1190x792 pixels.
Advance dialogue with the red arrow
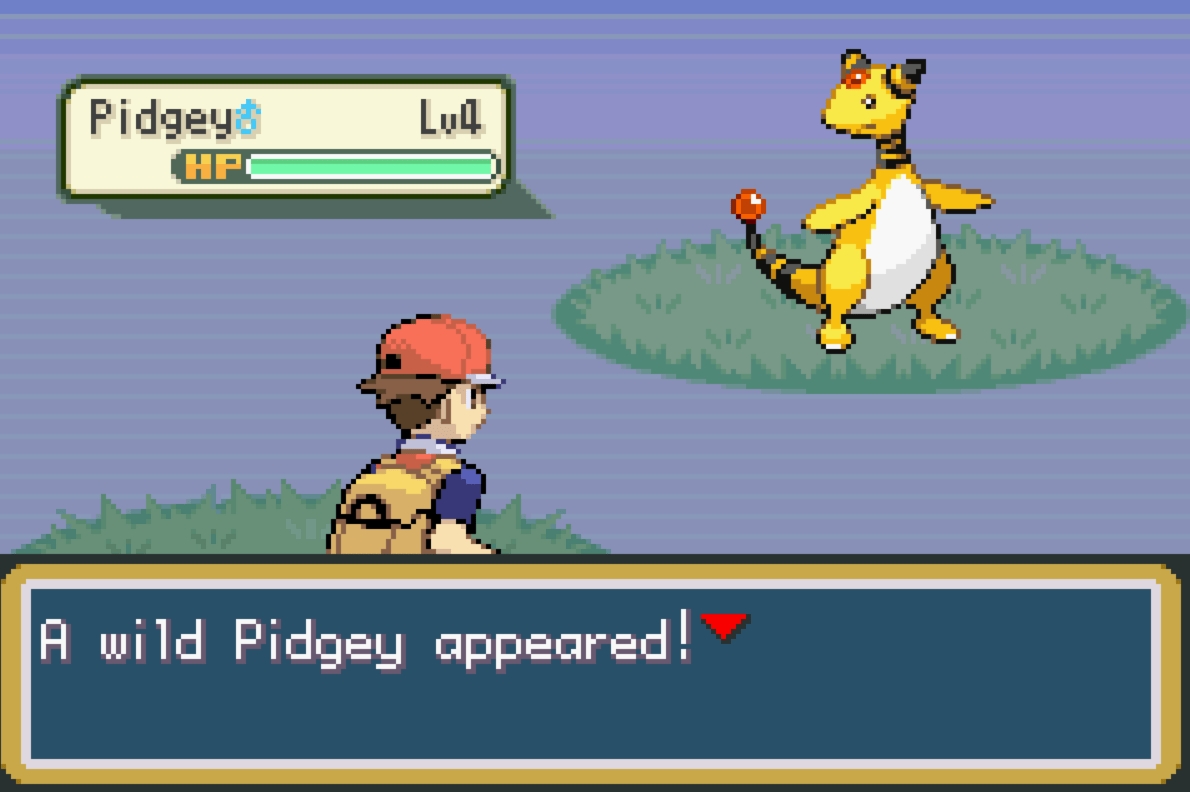pyautogui.click(x=725, y=627)
